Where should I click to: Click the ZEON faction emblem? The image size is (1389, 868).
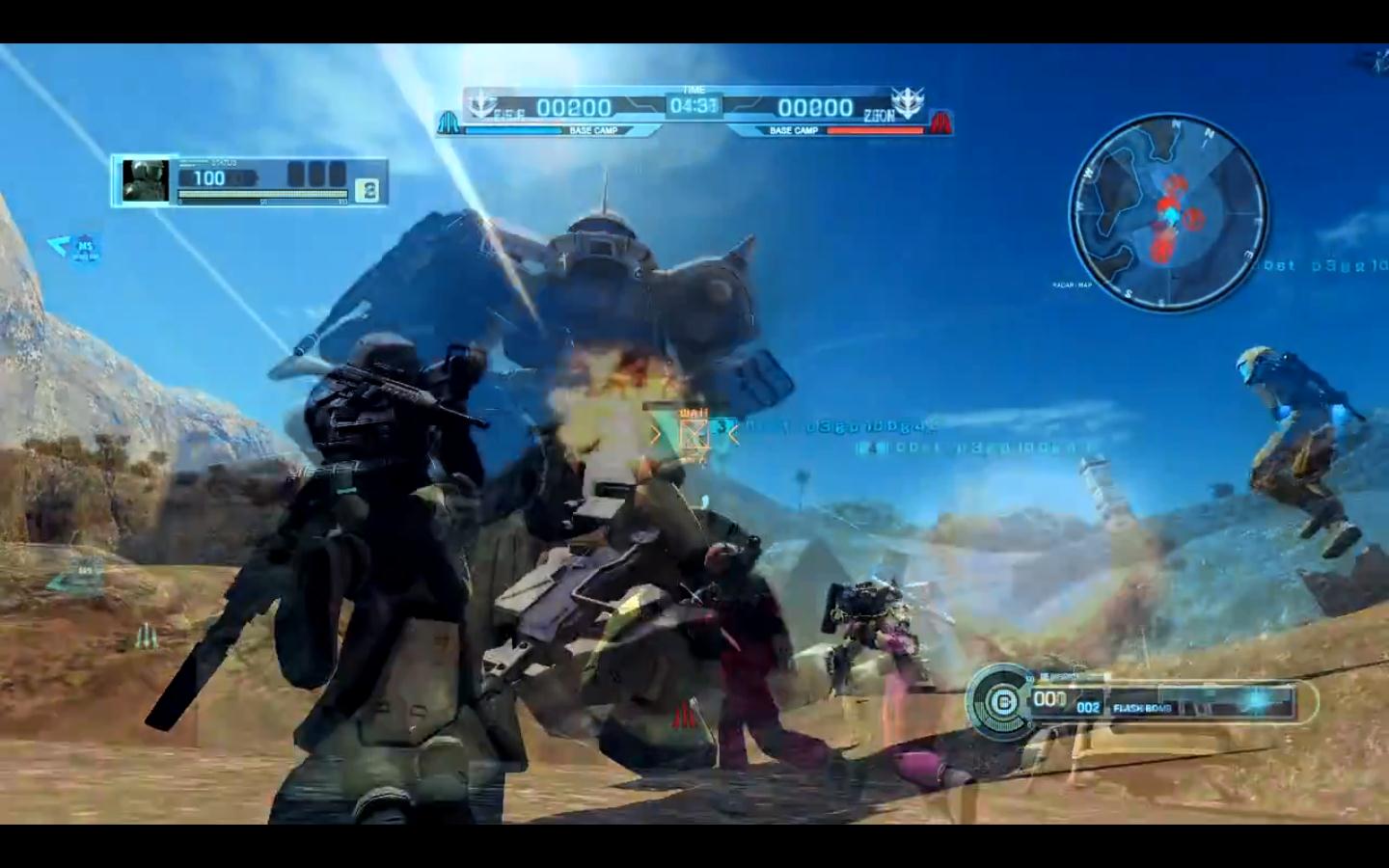click(x=909, y=101)
